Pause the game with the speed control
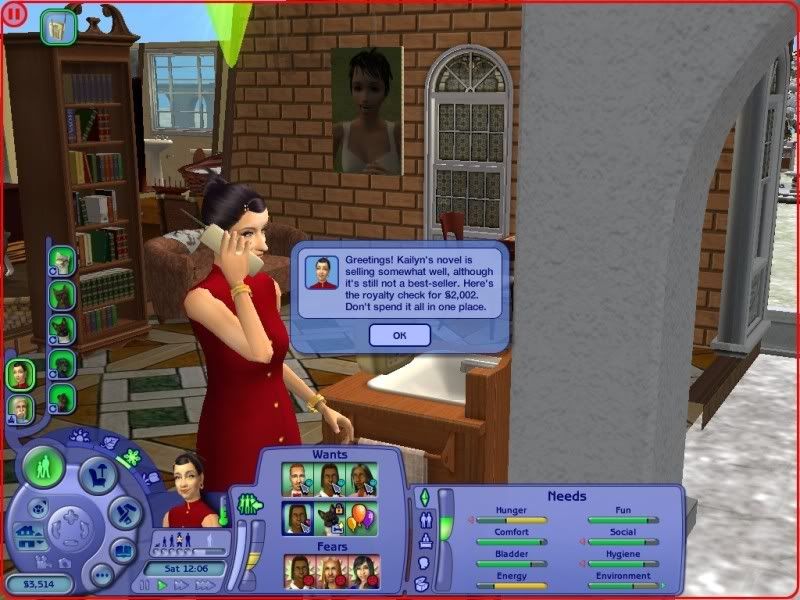Screen dimensions: 800x600 [145, 585]
